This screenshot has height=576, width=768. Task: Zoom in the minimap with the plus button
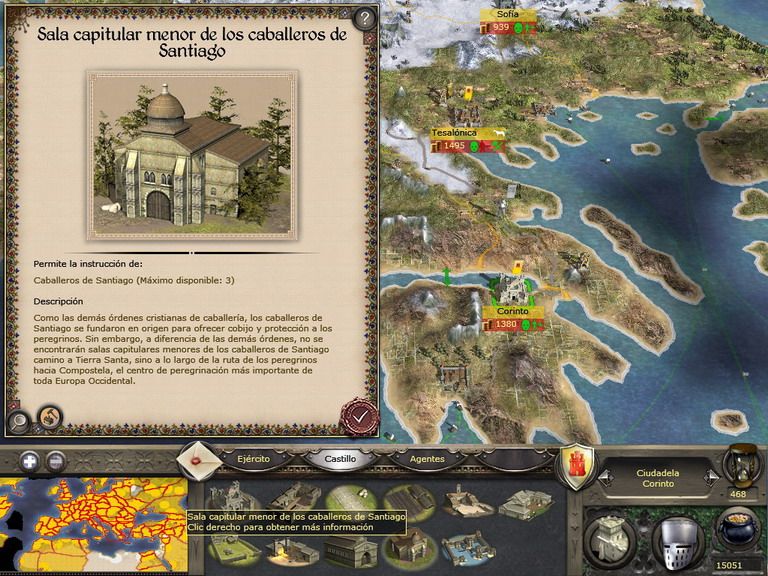pyautogui.click(x=30, y=462)
